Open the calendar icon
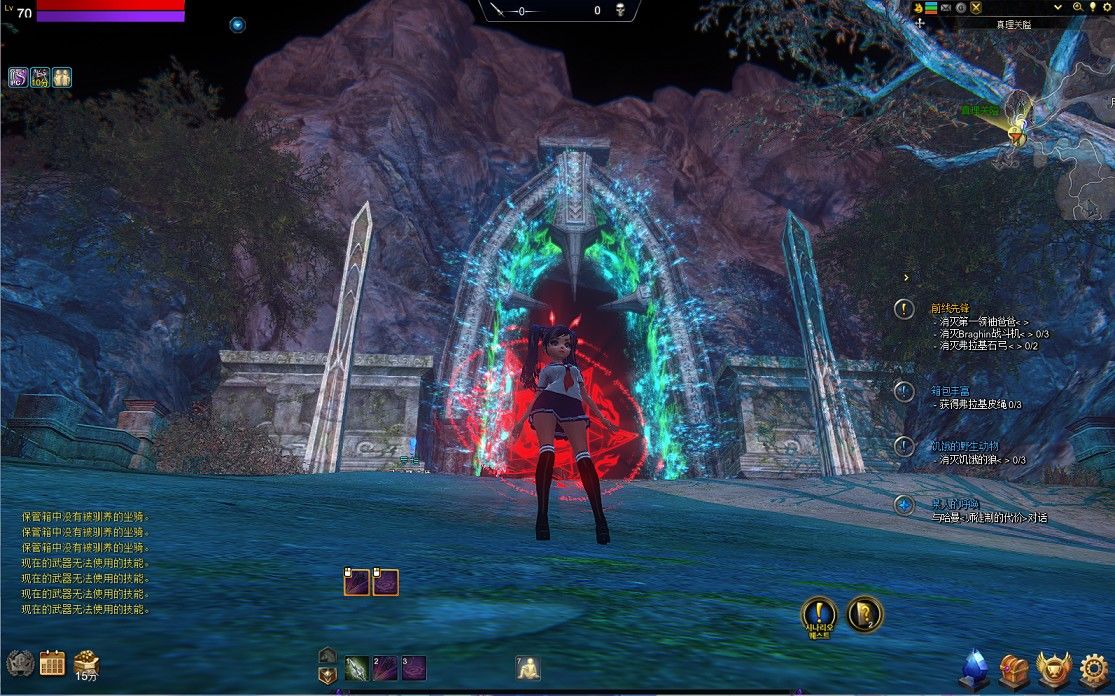Screen dimensions: 1115x696 52,662
